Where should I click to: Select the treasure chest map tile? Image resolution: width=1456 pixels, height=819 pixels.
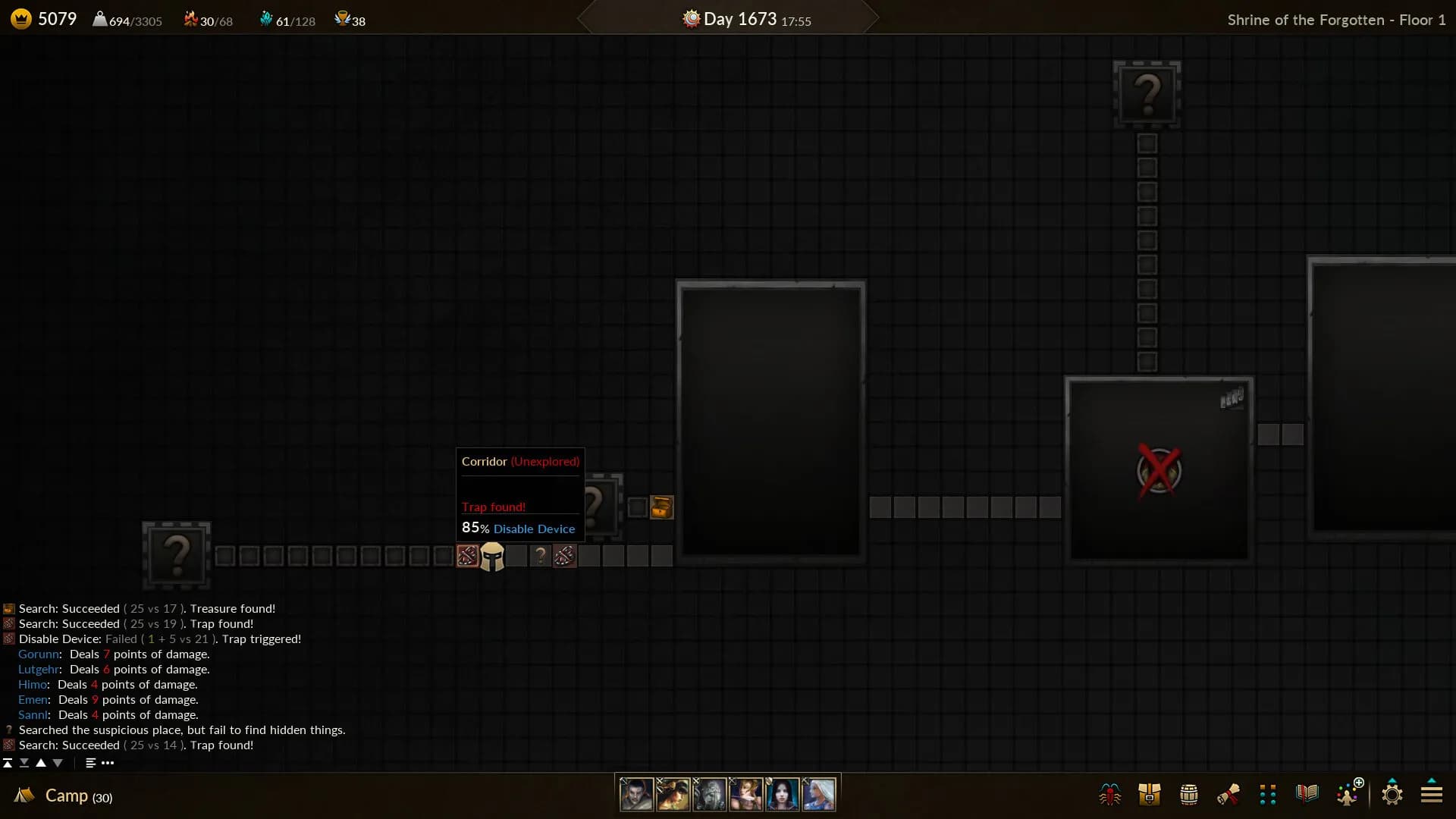661,507
